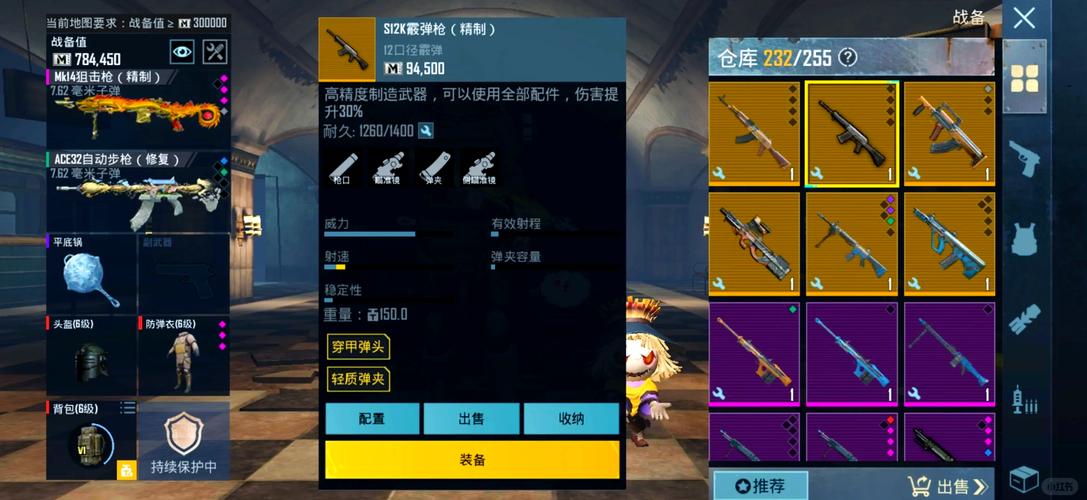Store the weapon using 收纳
The image size is (1087, 500).
571,419
